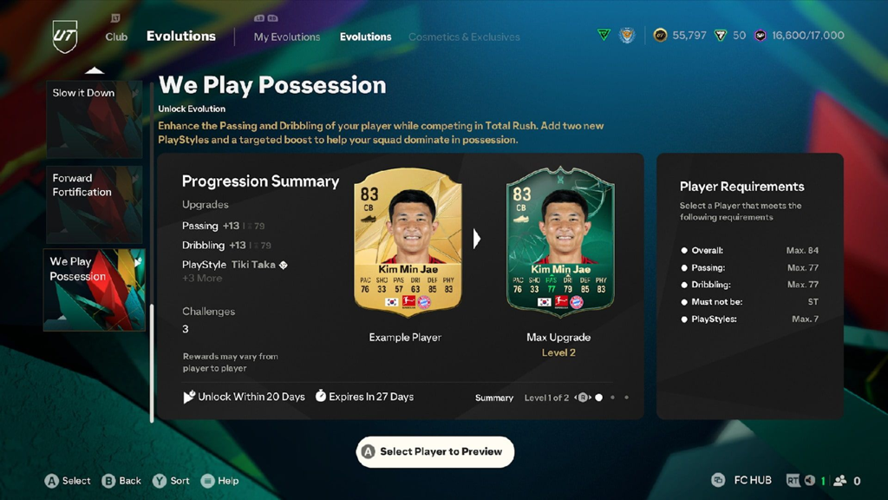The image size is (888, 500).
Task: Click the coins balance icon
Action: (x=660, y=36)
